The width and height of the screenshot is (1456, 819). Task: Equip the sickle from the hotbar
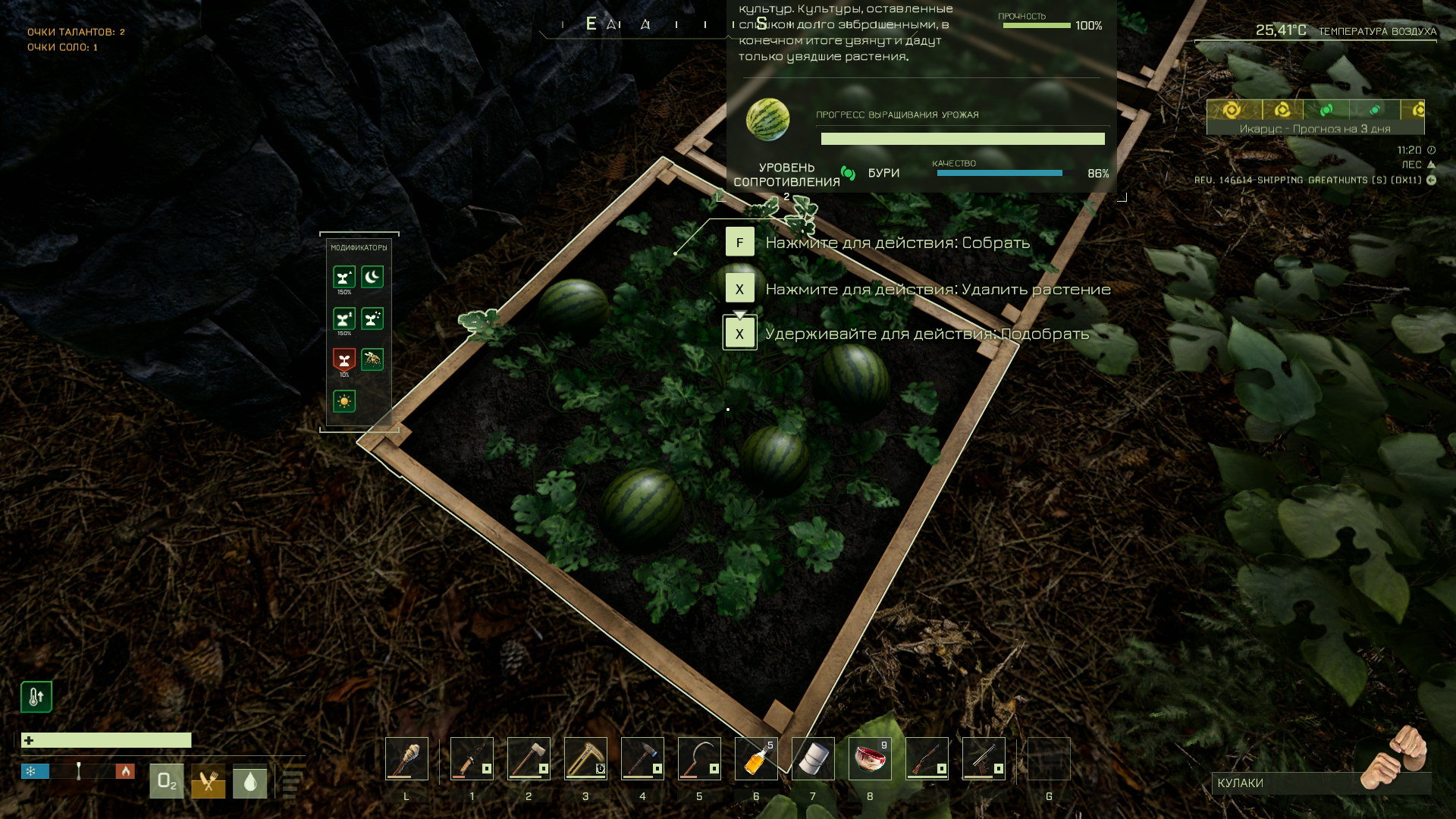pyautogui.click(x=699, y=758)
